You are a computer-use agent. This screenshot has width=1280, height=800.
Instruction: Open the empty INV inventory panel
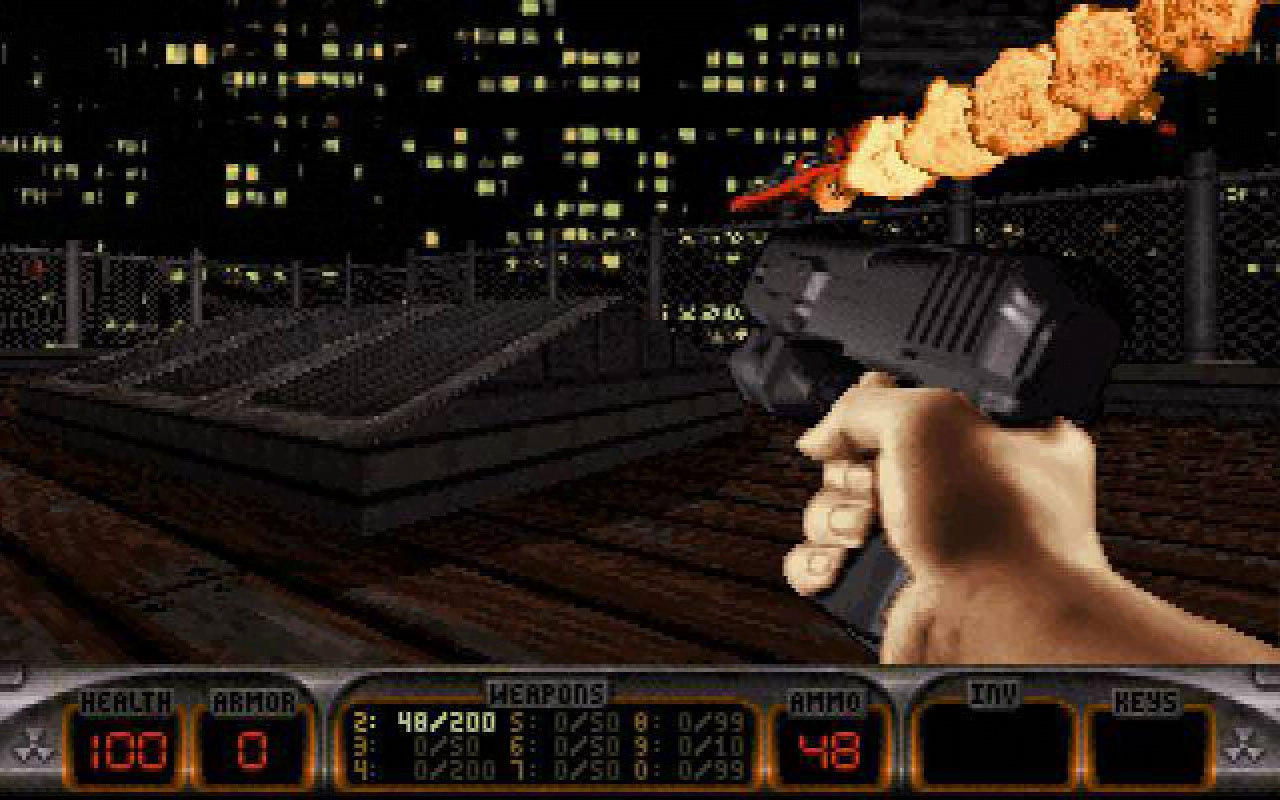tap(990, 745)
